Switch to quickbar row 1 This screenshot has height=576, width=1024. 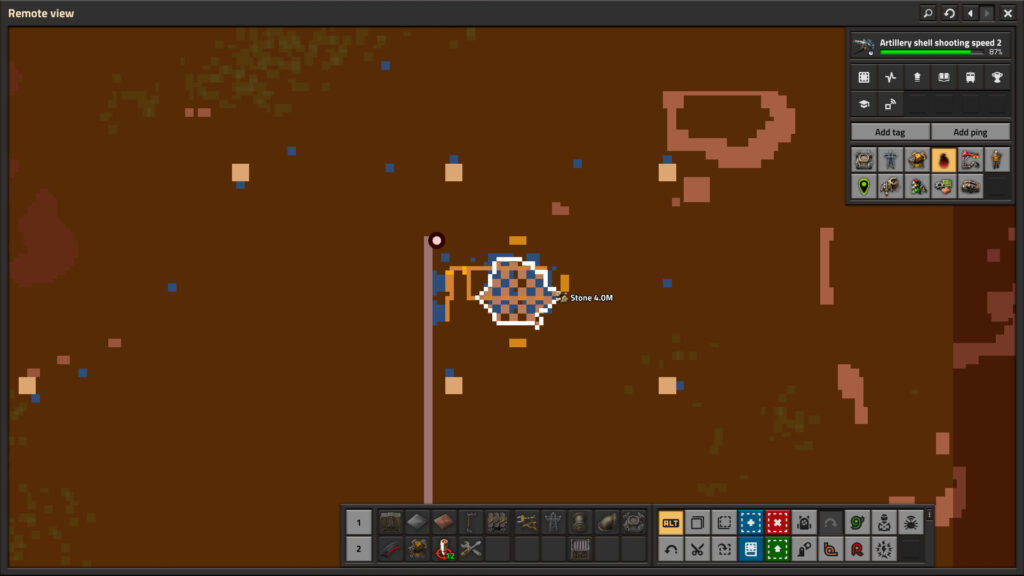[x=359, y=522]
